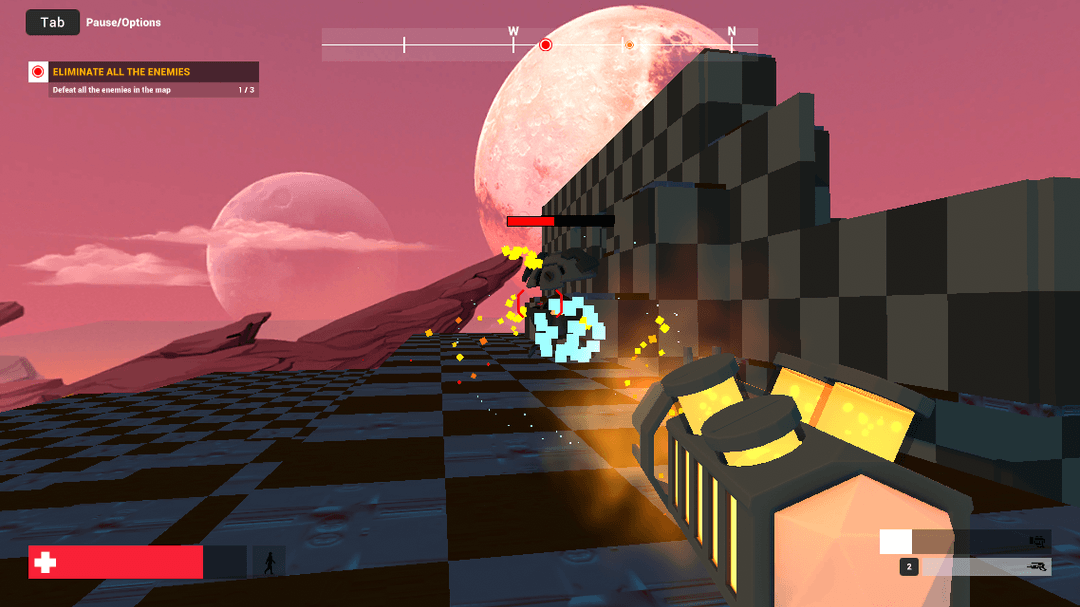Viewport: 1080px width, 607px height.
Task: Click the red target icon beside the objective
Action: (38, 72)
